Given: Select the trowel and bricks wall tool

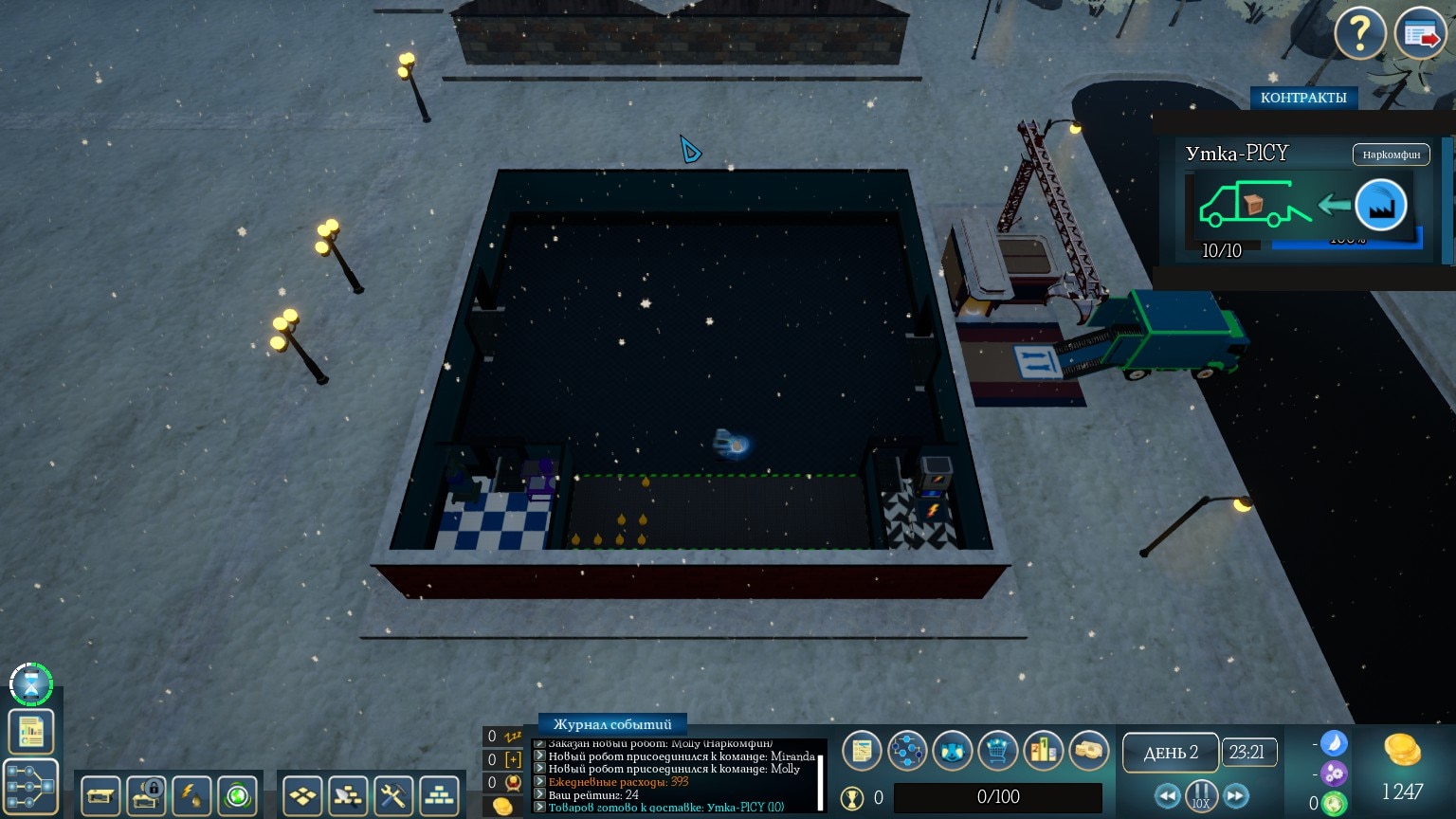Looking at the screenshot, I should tap(348, 796).
